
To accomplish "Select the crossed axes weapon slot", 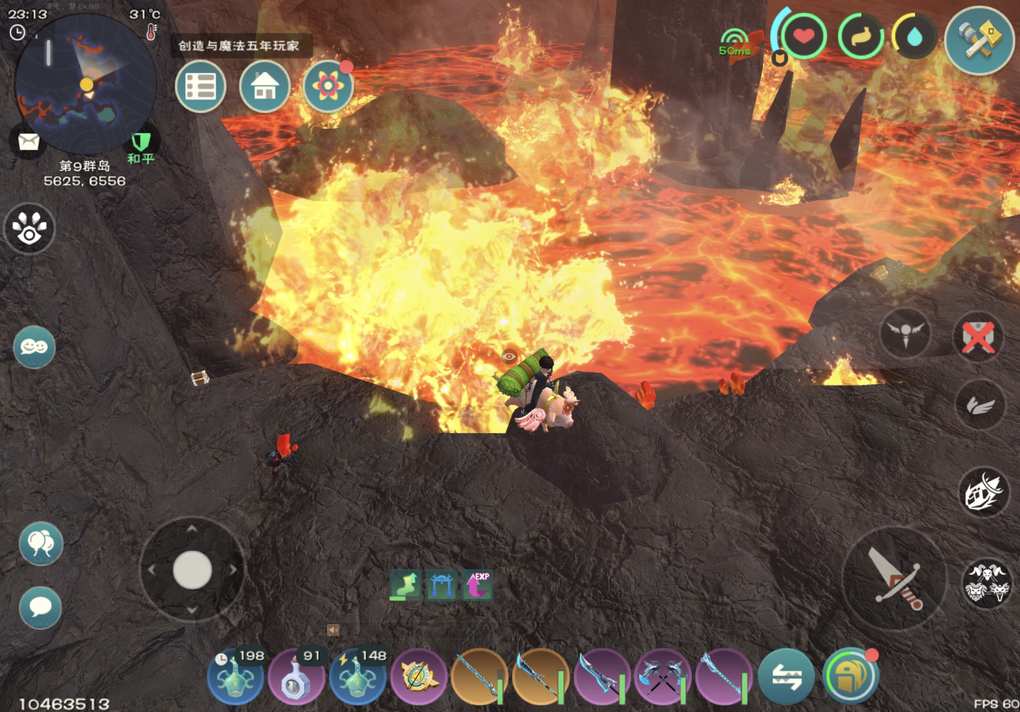I will 663,677.
